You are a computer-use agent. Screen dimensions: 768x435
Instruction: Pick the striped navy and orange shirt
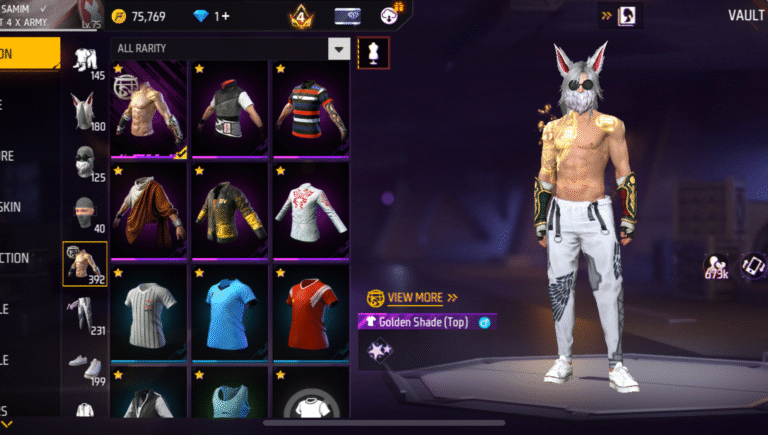(x=310, y=110)
